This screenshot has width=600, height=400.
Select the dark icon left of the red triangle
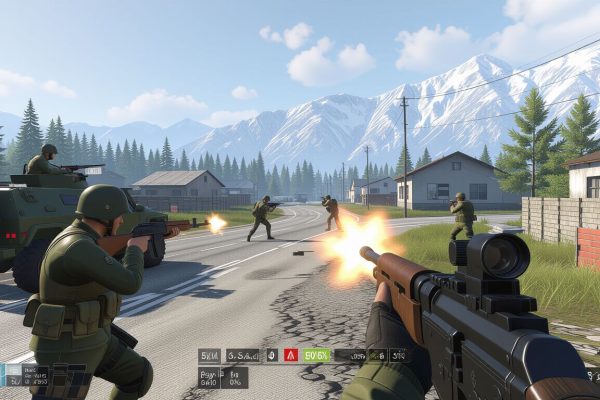pos(271,355)
